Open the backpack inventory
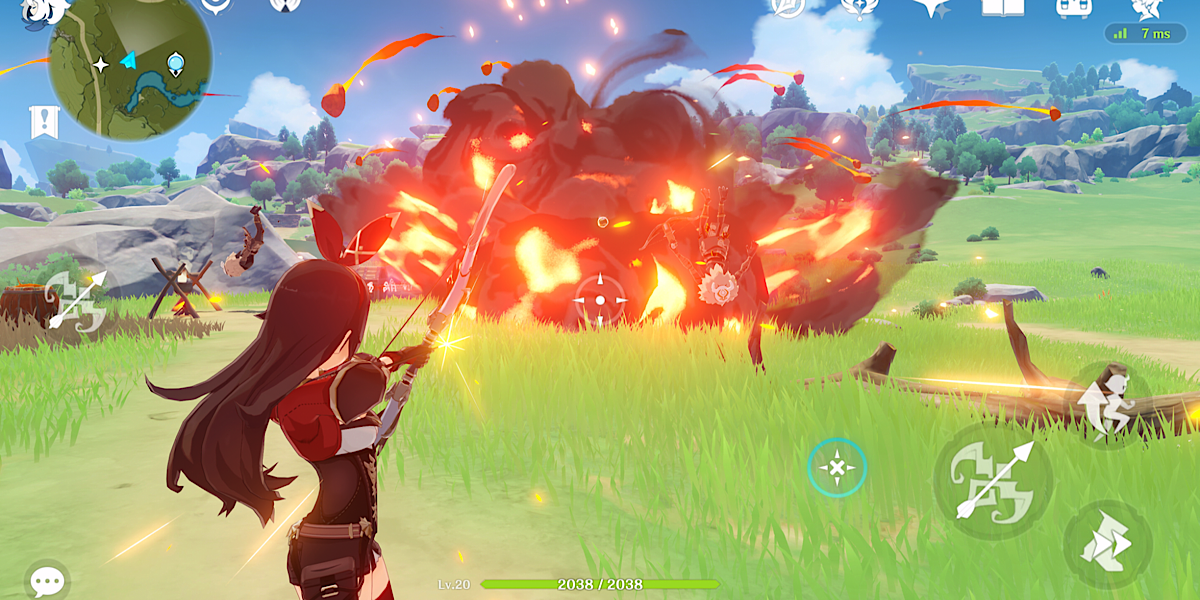Viewport: 1200px width, 600px height. coord(1073,8)
